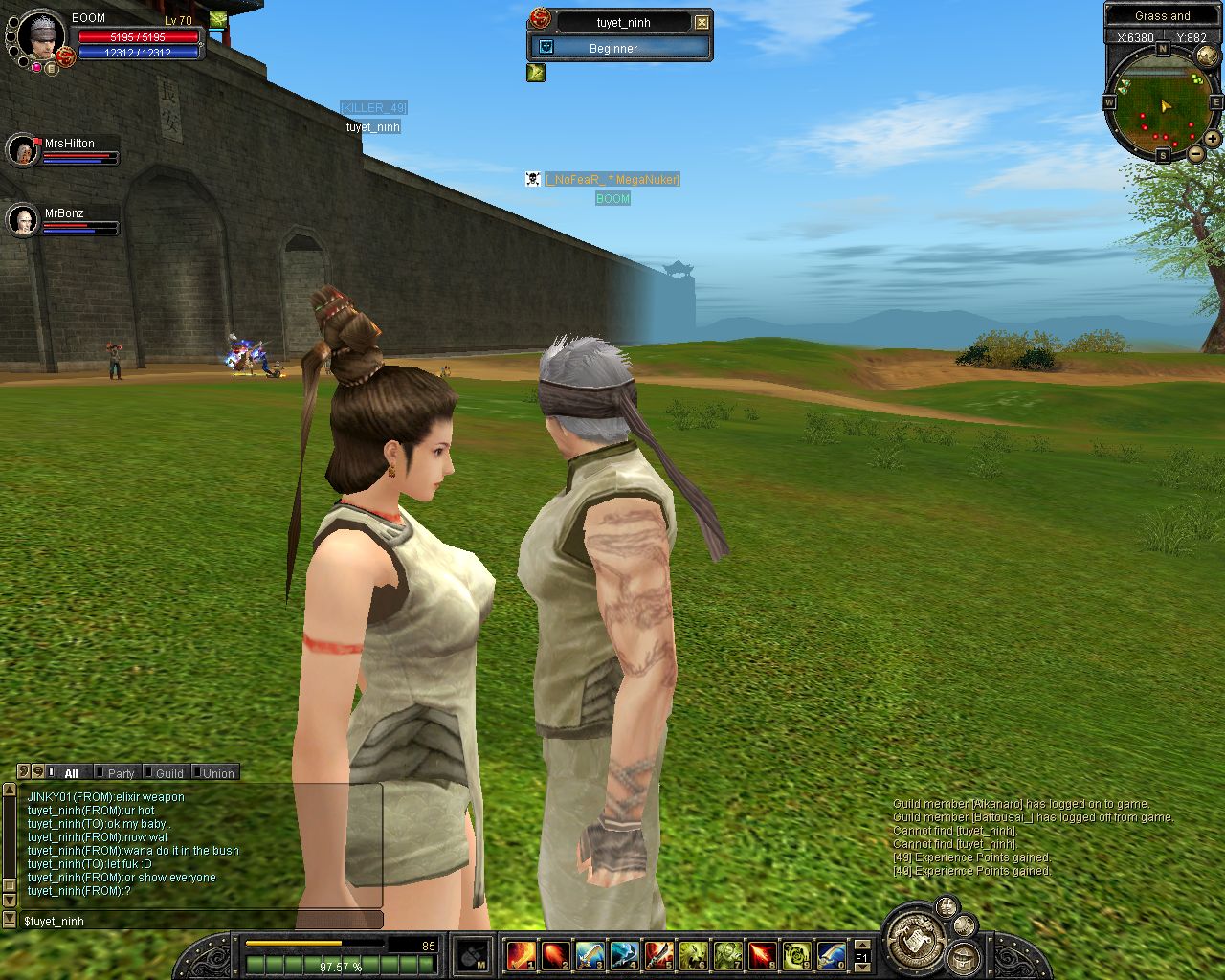
Task: Use the blue blade skill in slot 0
Action: pos(831,955)
